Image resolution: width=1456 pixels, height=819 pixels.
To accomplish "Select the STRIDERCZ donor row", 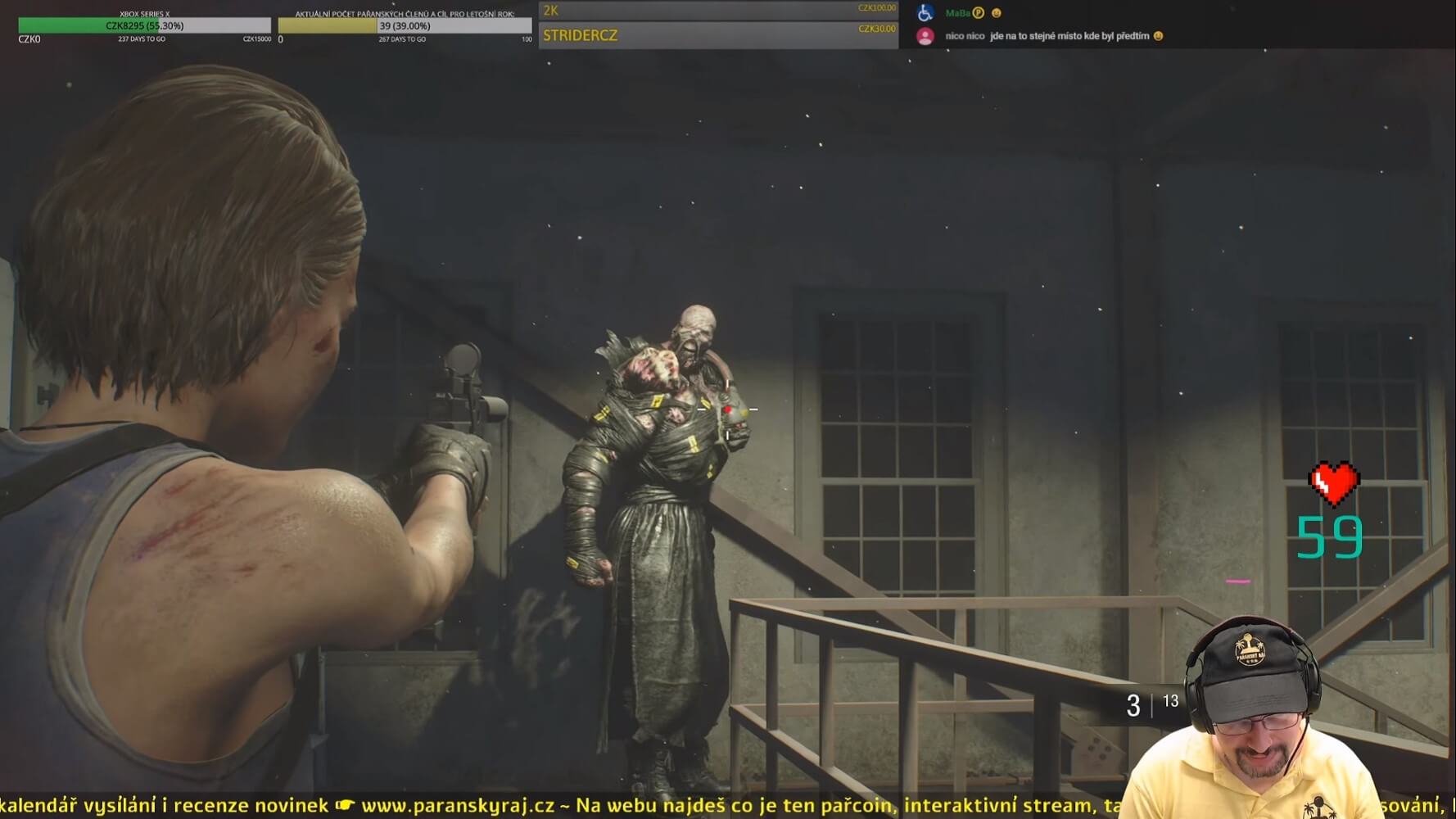I will [717, 35].
